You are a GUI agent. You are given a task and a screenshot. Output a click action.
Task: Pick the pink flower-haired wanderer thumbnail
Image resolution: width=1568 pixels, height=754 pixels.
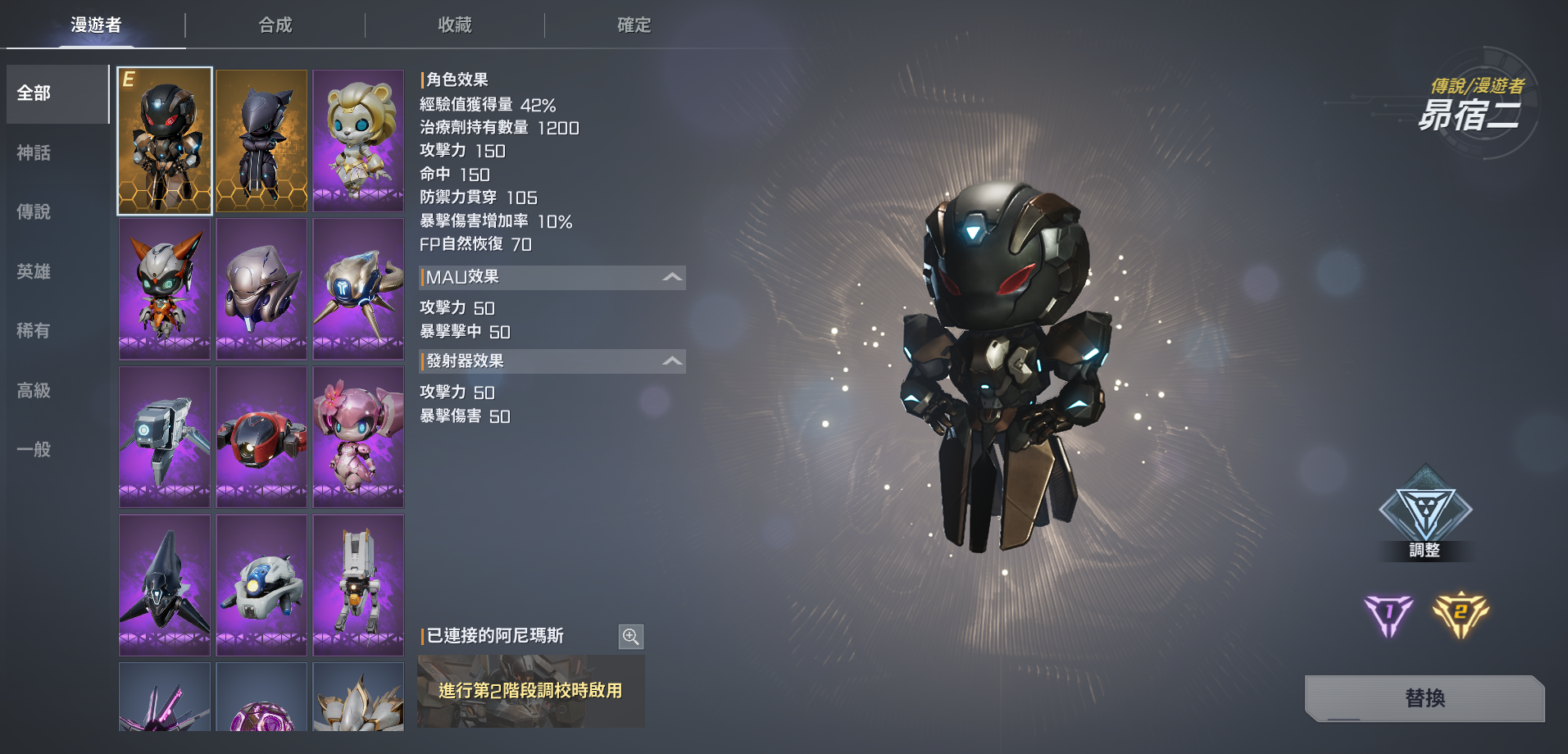358,437
